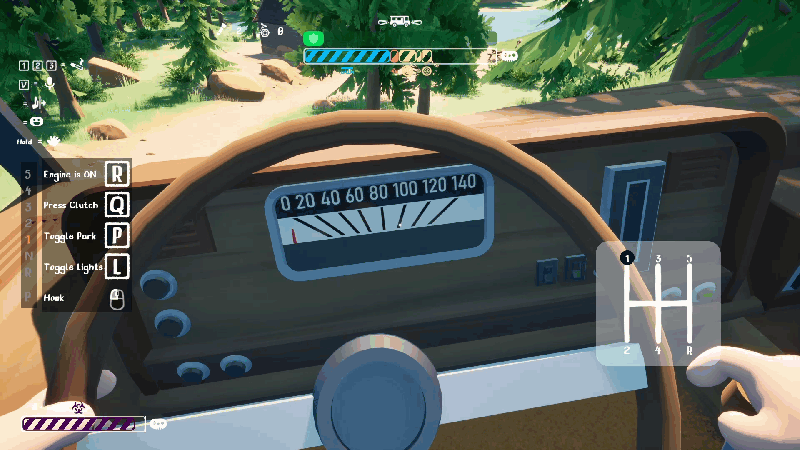Shift to gear 2 on the shifter diagram
This screenshot has height=450, width=800.
pyautogui.click(x=627, y=350)
